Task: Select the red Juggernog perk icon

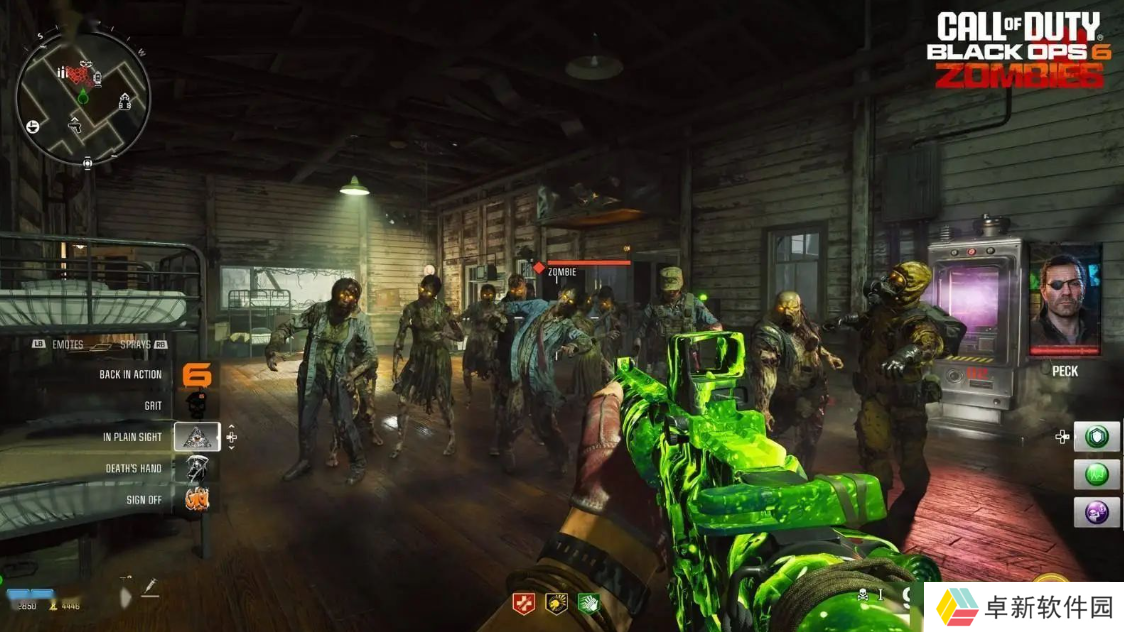Action: pyautogui.click(x=523, y=603)
